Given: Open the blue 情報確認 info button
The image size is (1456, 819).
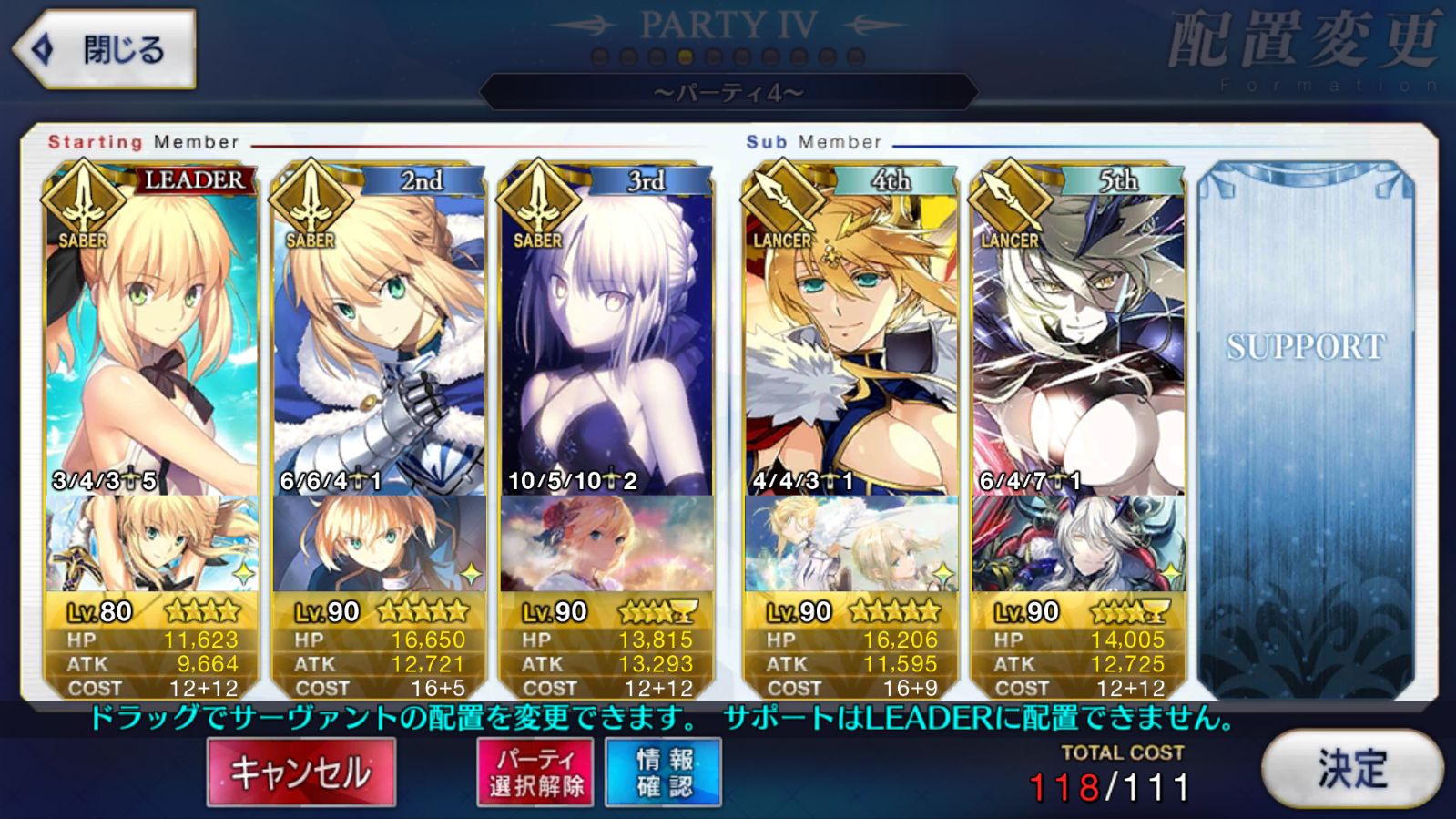Looking at the screenshot, I should pyautogui.click(x=664, y=773).
